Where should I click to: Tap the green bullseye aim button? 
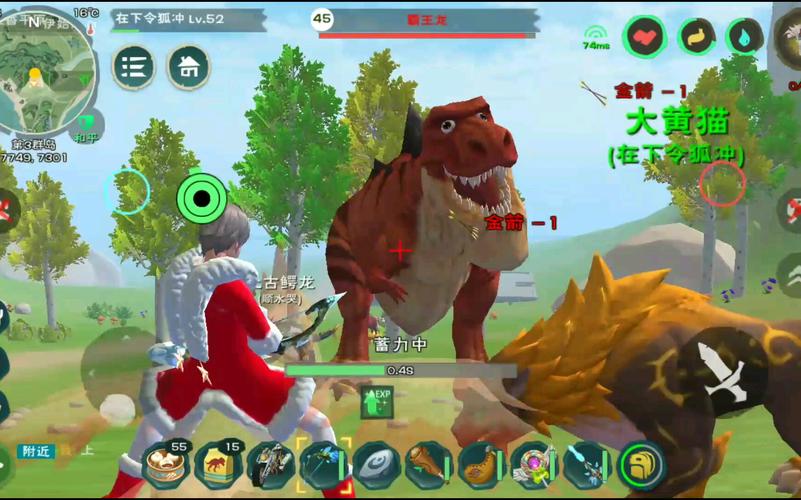pos(202,198)
